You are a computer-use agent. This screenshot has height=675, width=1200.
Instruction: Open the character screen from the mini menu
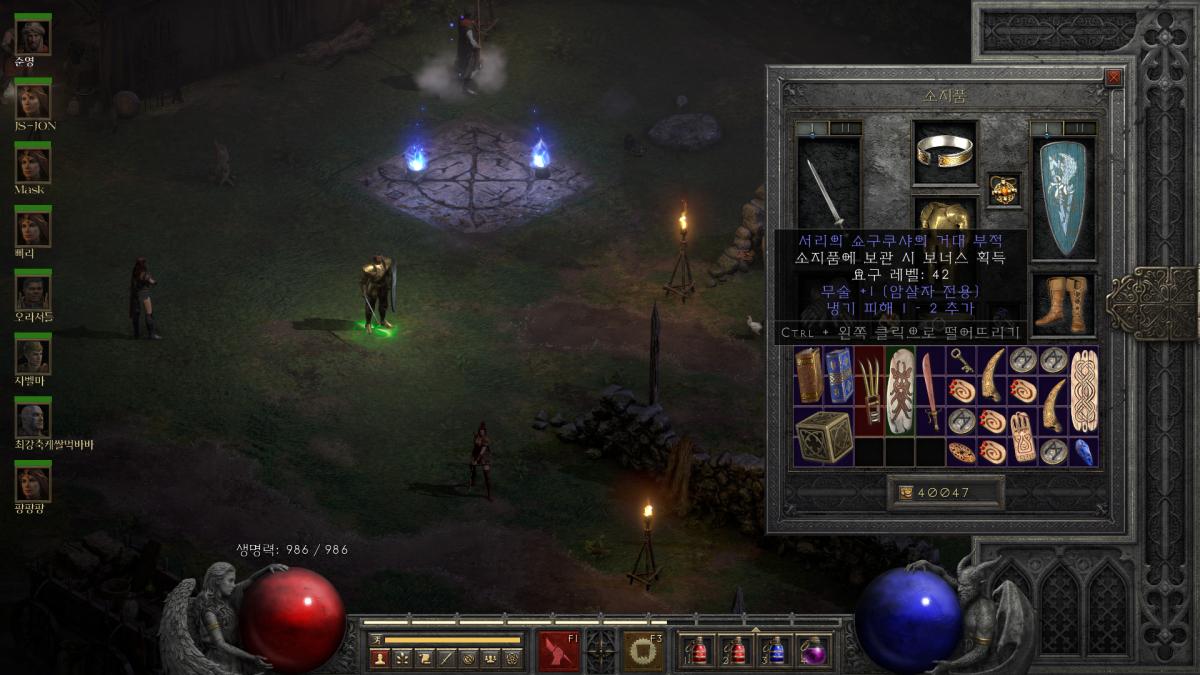point(379,658)
